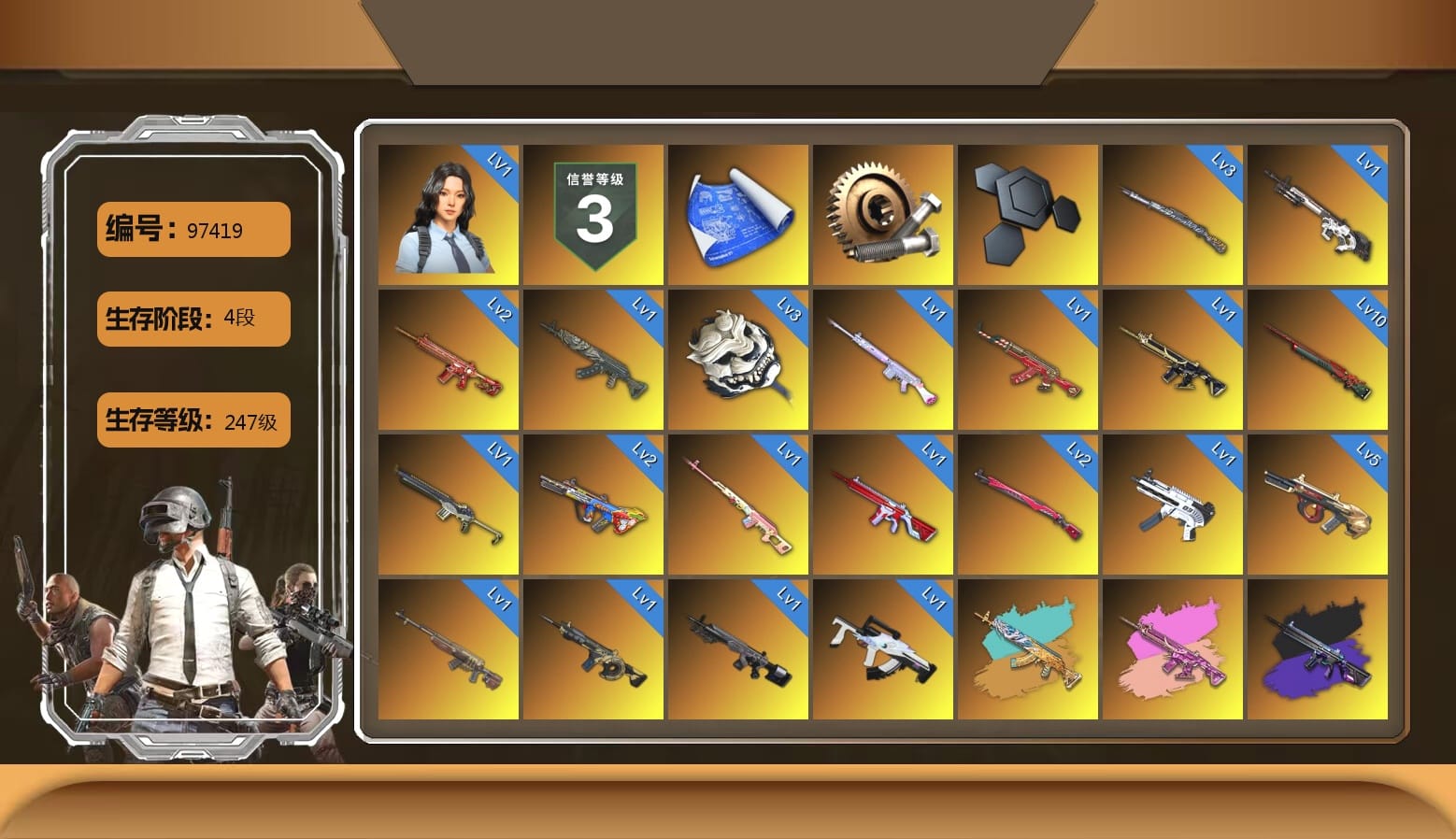Click the black hexagon plates item
The height and width of the screenshot is (839, 1456).
[1029, 213]
